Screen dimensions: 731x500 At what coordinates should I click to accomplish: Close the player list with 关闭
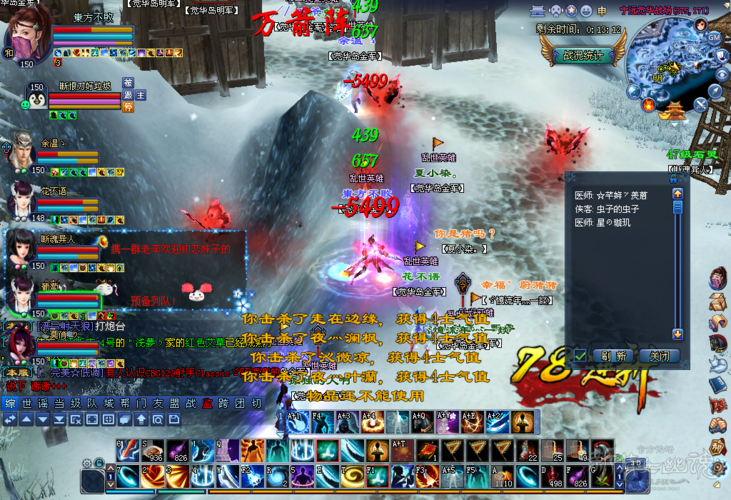660,356
